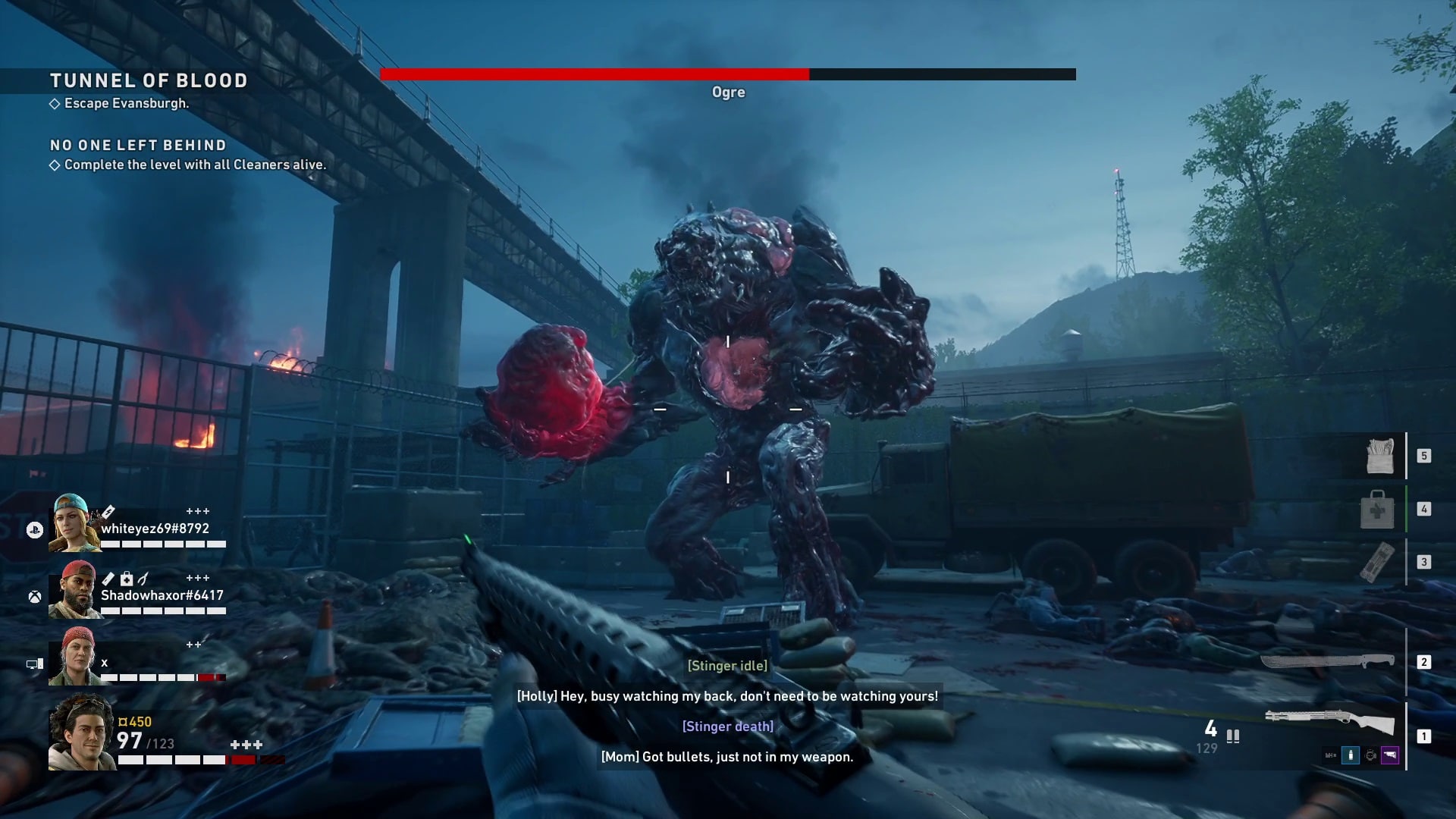Click the Tunnel of Blood objective tracker

[149, 81]
